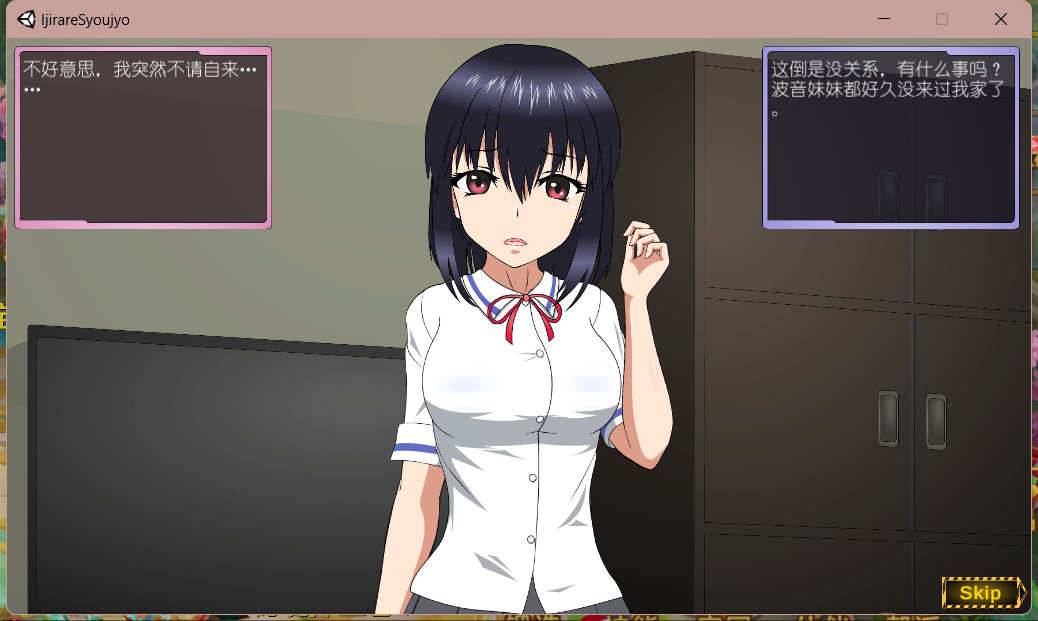Skip the dialogue with the Skip button
This screenshot has width=1038, height=621.
982,593
